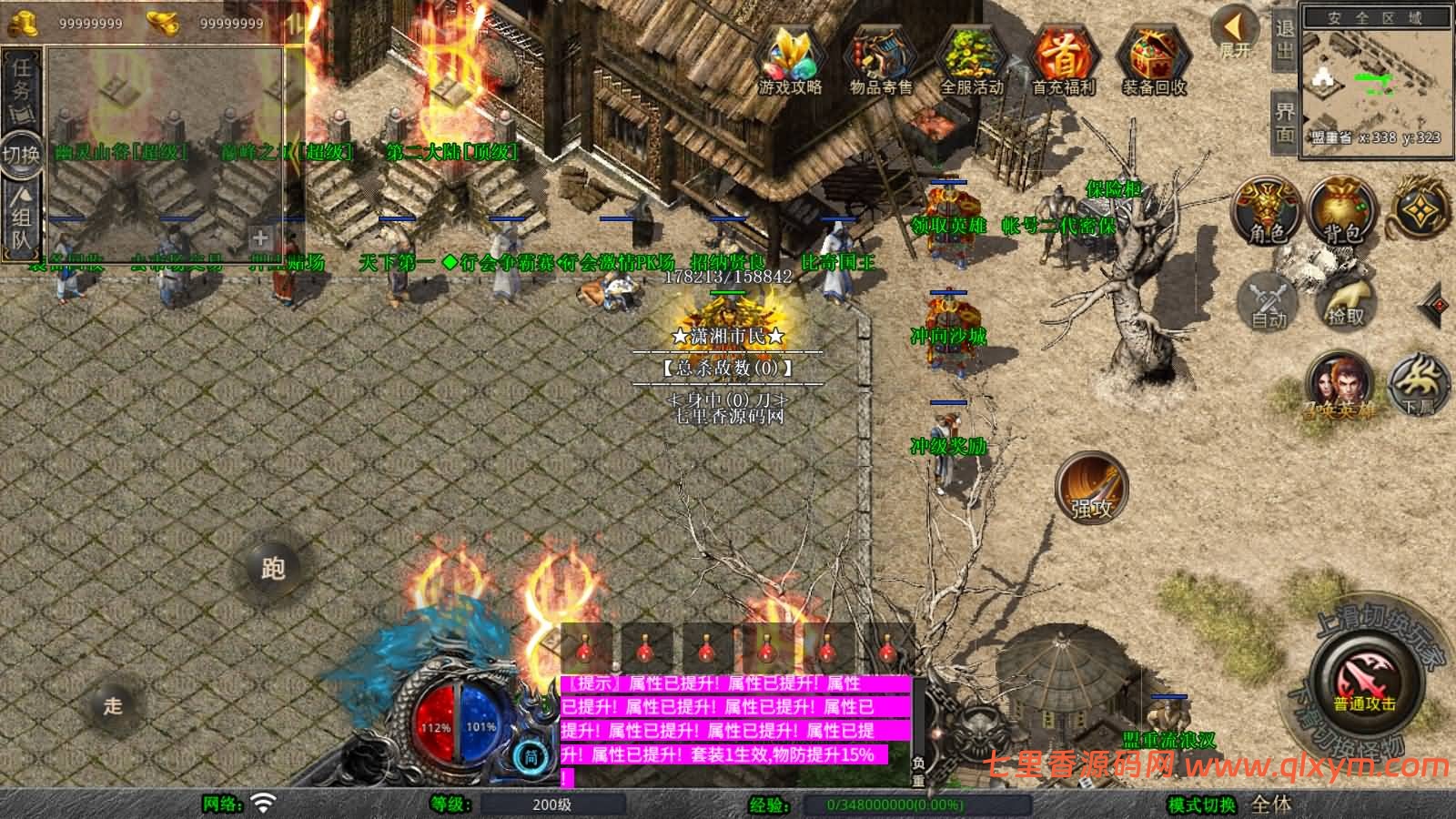
Task: Open the 游戏攻略 game guide icon
Action: coord(790,61)
